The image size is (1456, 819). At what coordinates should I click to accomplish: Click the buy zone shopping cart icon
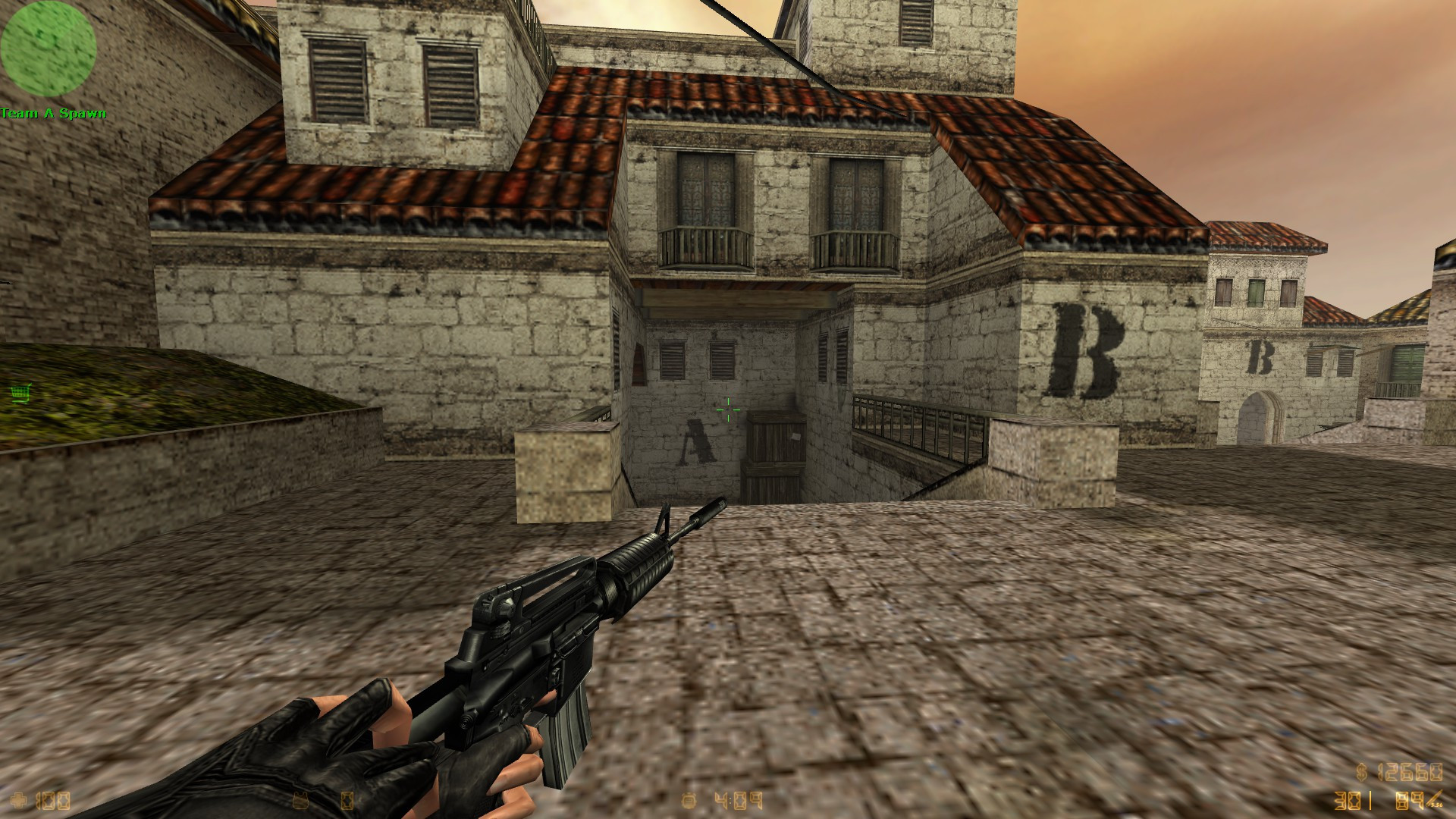pos(20,394)
